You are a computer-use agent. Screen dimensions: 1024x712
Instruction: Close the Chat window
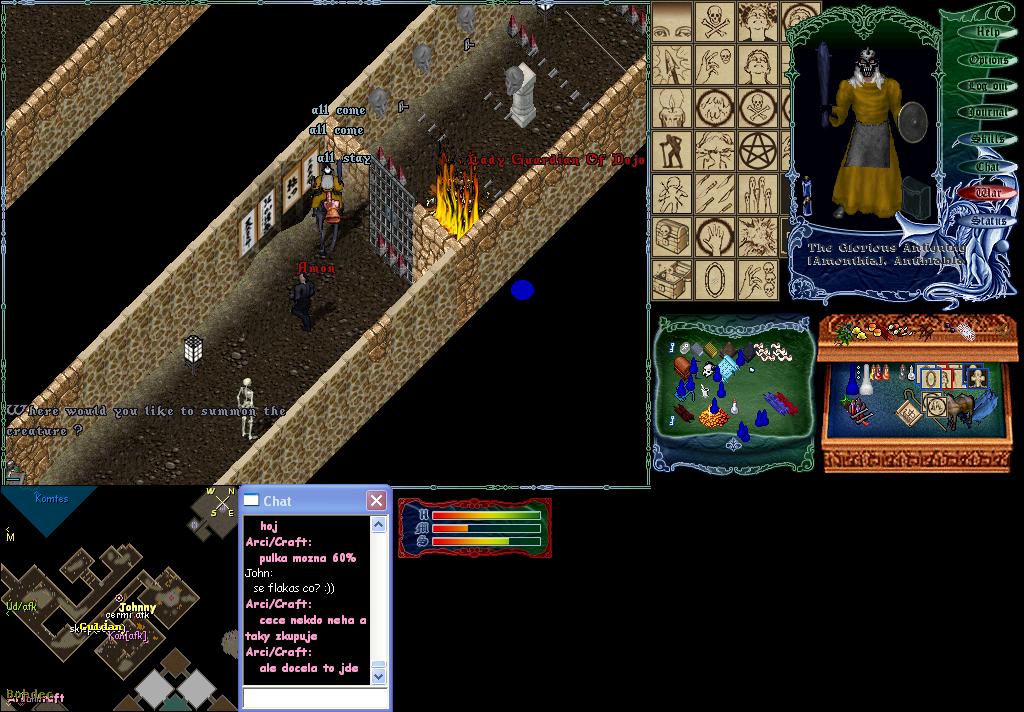pyautogui.click(x=376, y=500)
